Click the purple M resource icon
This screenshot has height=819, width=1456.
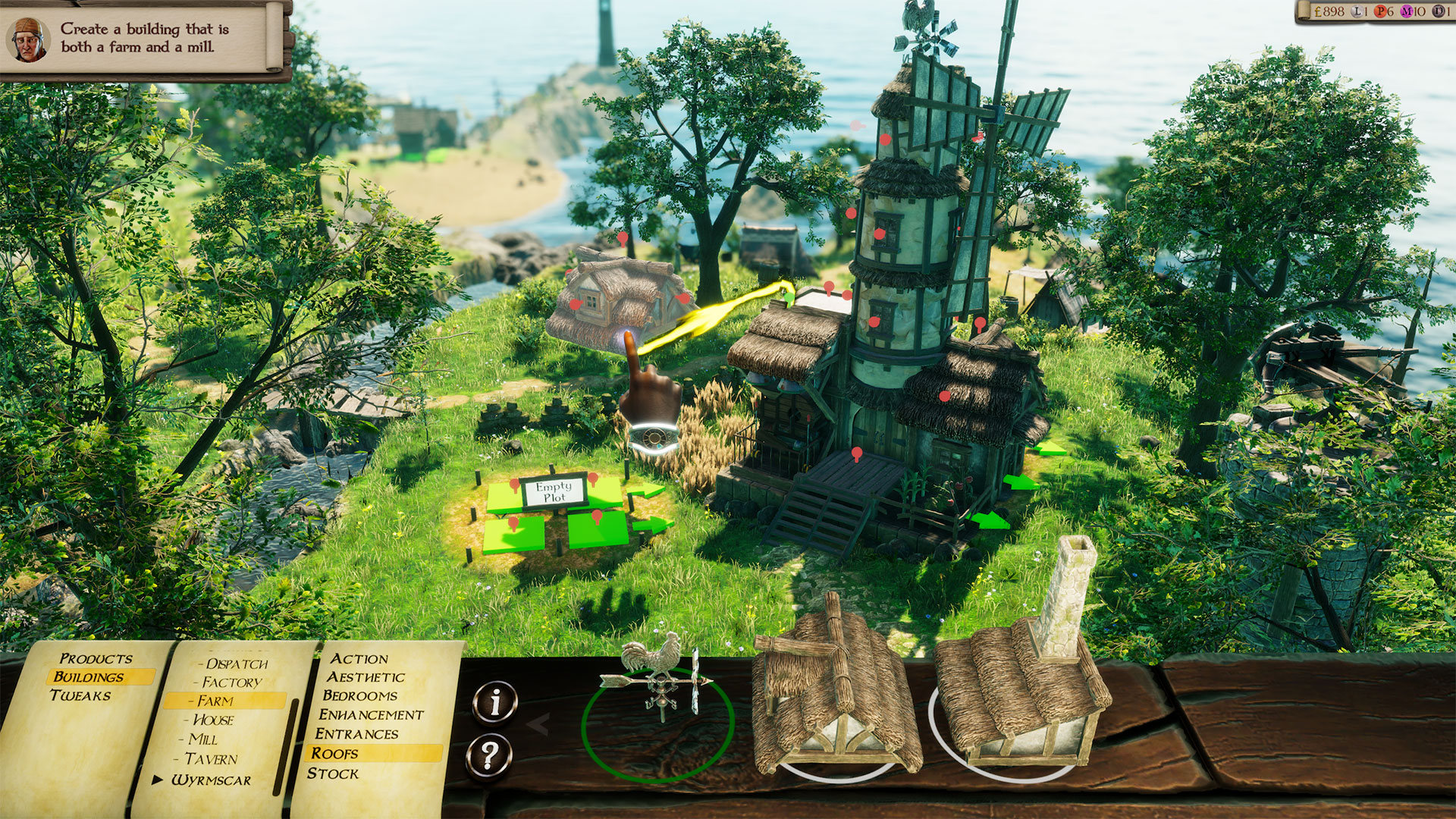(x=1407, y=11)
